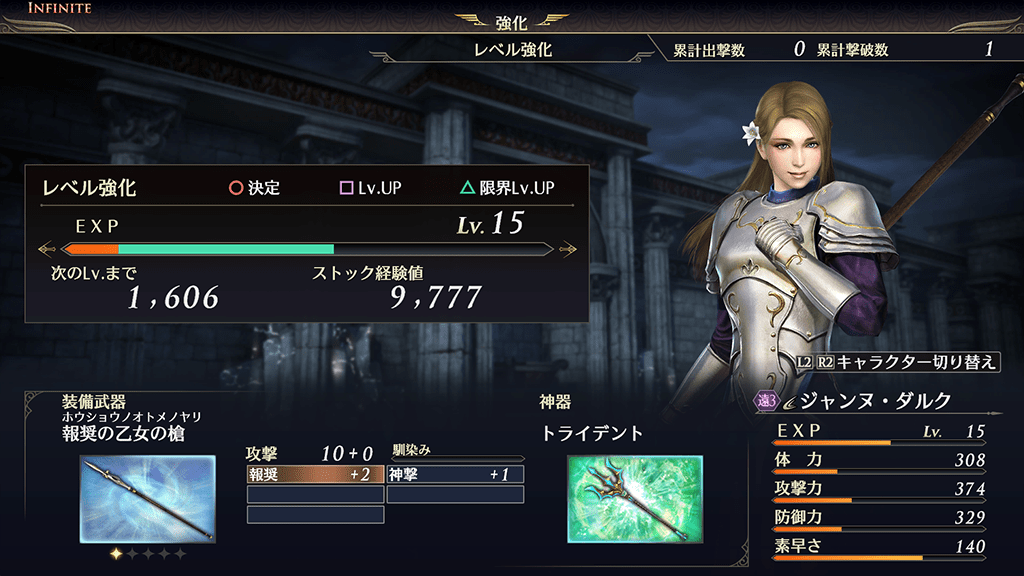Activate the 限界Lv.UP limit level option
This screenshot has width=1024, height=576.
[507, 188]
